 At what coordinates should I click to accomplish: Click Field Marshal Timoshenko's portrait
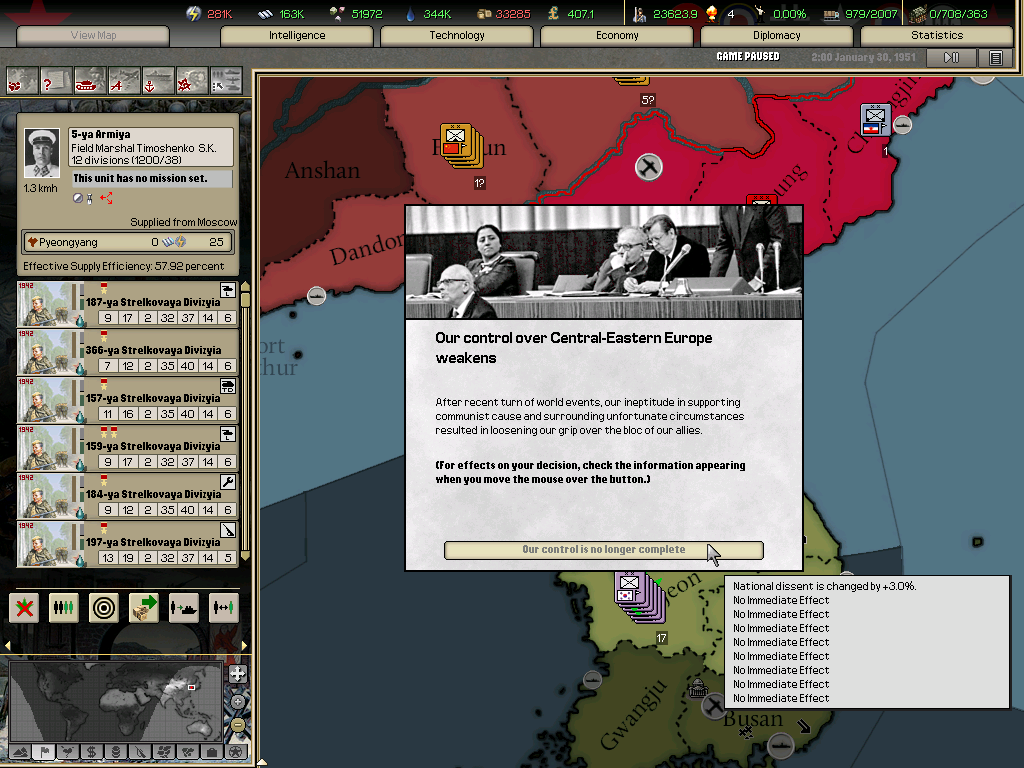pos(42,153)
